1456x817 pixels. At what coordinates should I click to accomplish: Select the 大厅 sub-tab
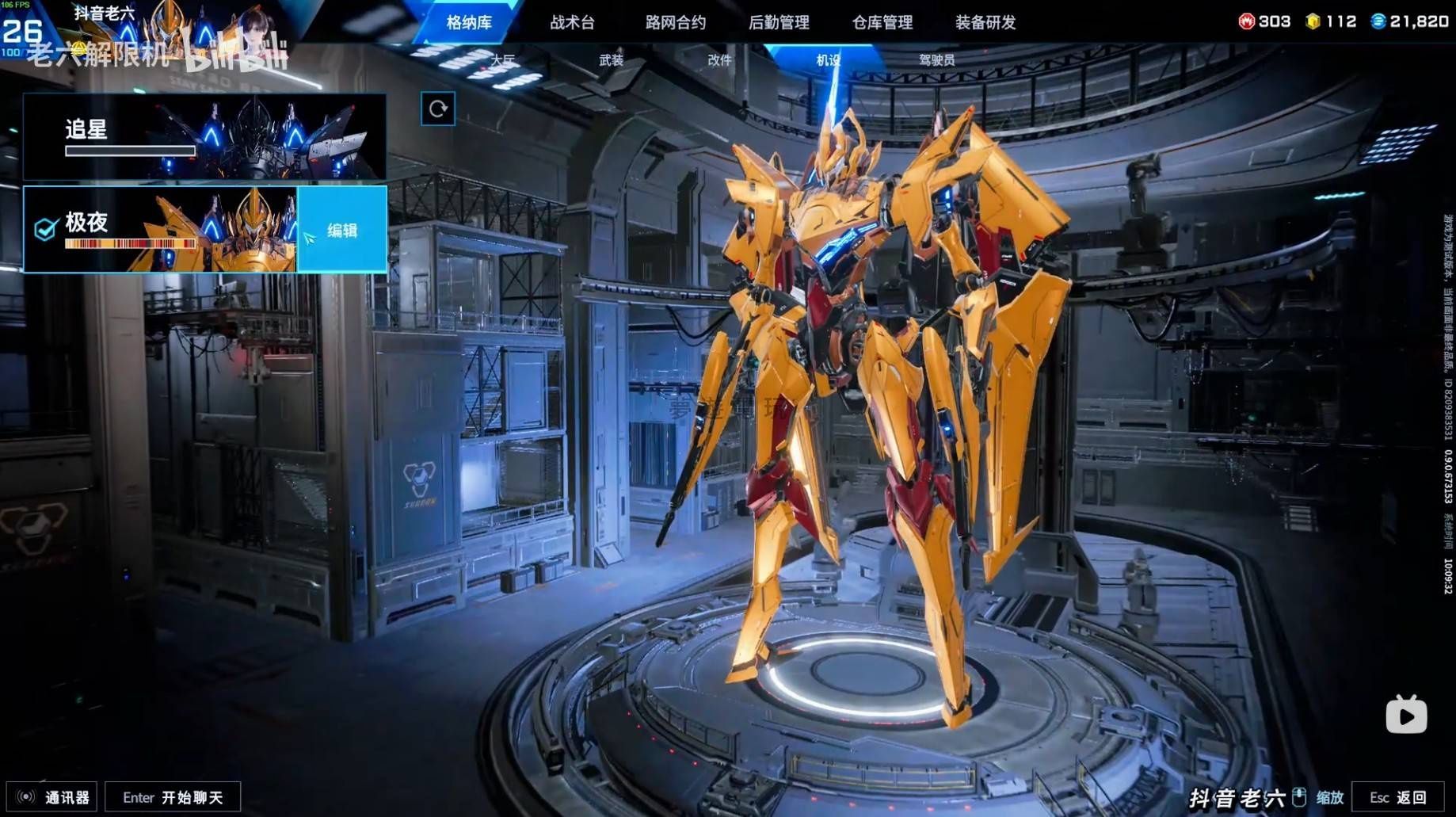coord(502,59)
